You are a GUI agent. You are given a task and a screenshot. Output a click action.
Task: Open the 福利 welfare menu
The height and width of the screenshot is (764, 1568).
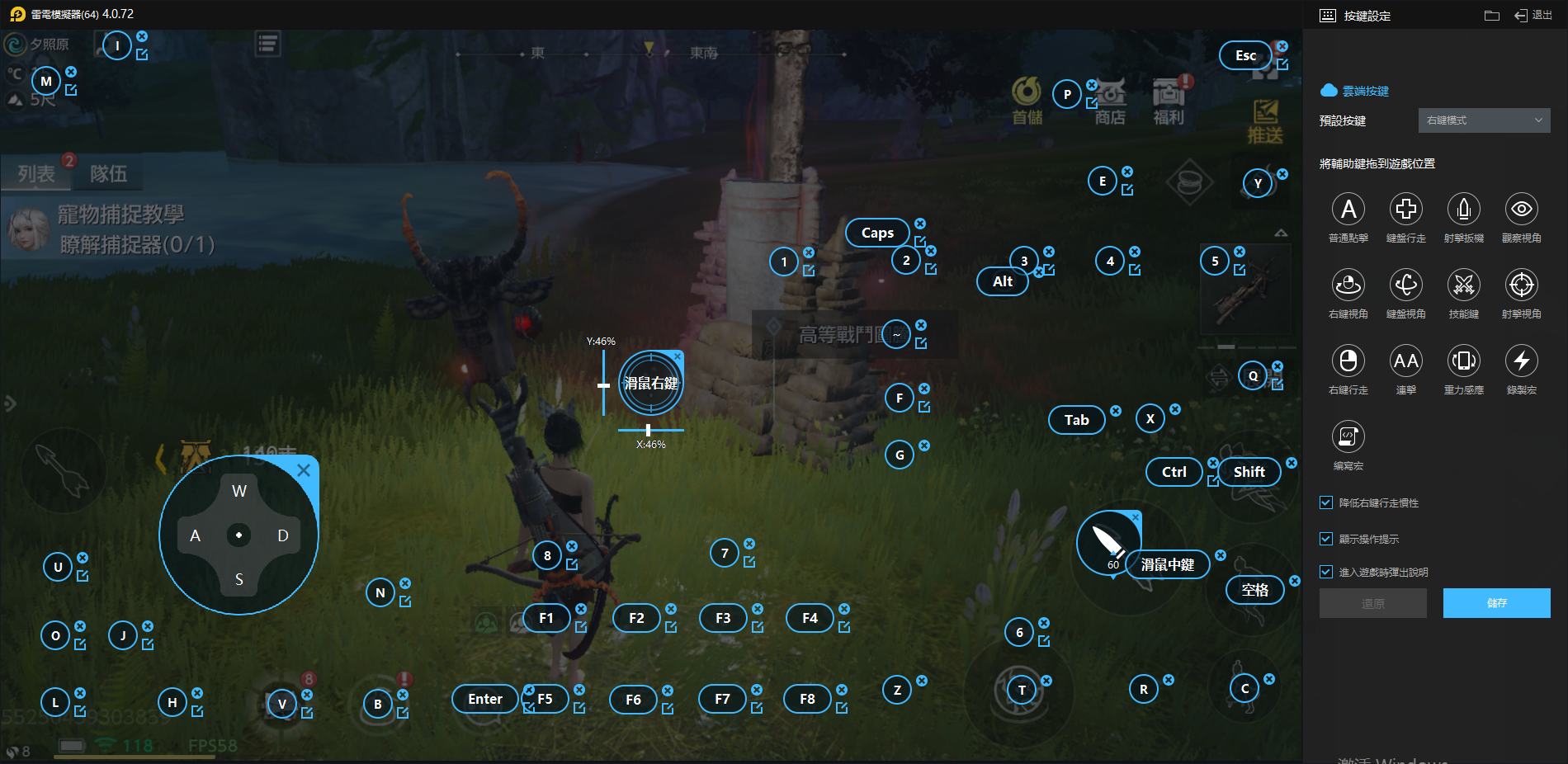[x=1169, y=101]
